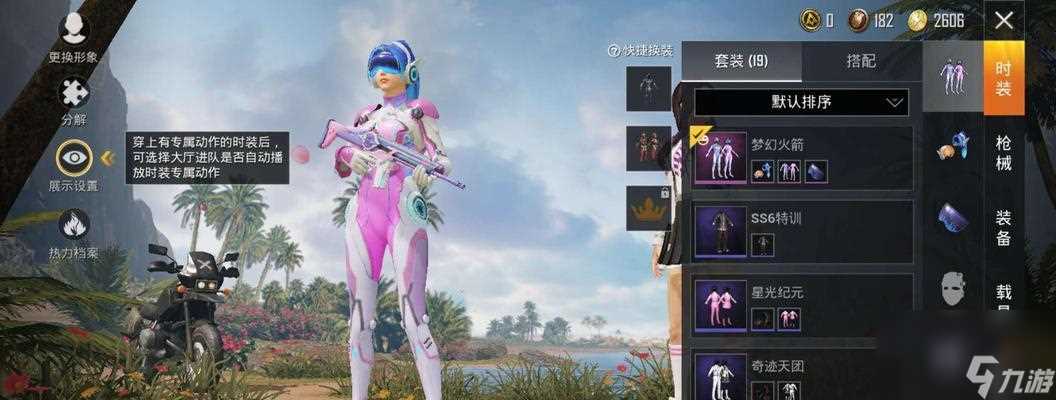Select the paired suits subcategory icon

[x=952, y=77]
